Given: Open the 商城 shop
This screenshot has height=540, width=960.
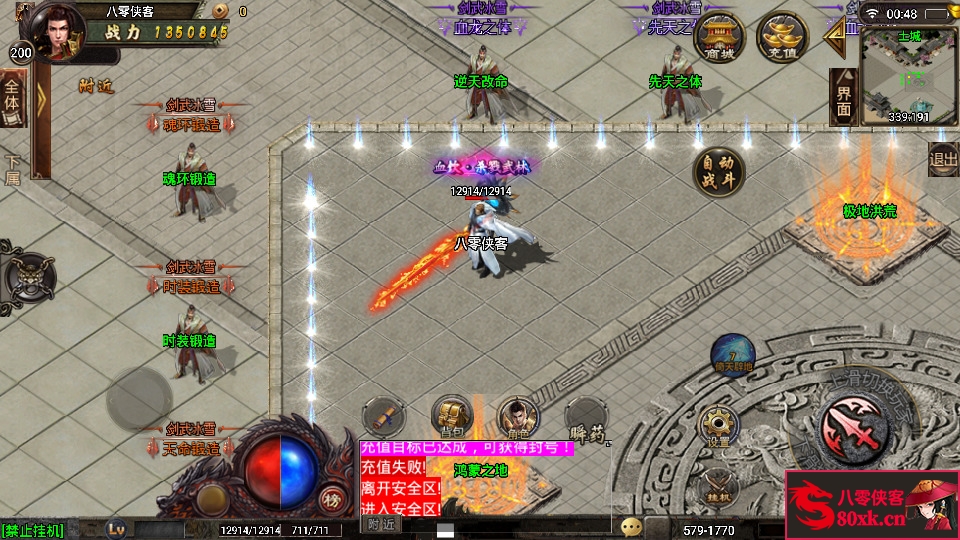Looking at the screenshot, I should tap(718, 37).
